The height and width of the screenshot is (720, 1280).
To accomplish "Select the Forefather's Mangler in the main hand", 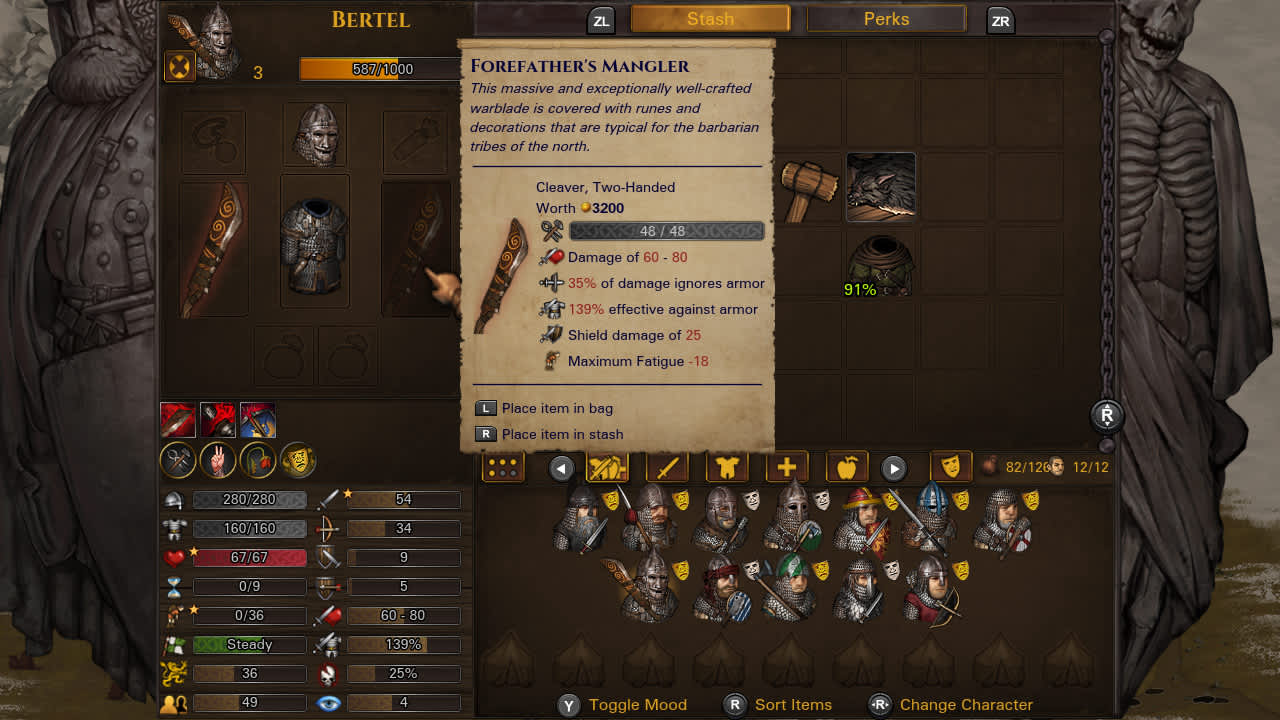I will (214, 249).
